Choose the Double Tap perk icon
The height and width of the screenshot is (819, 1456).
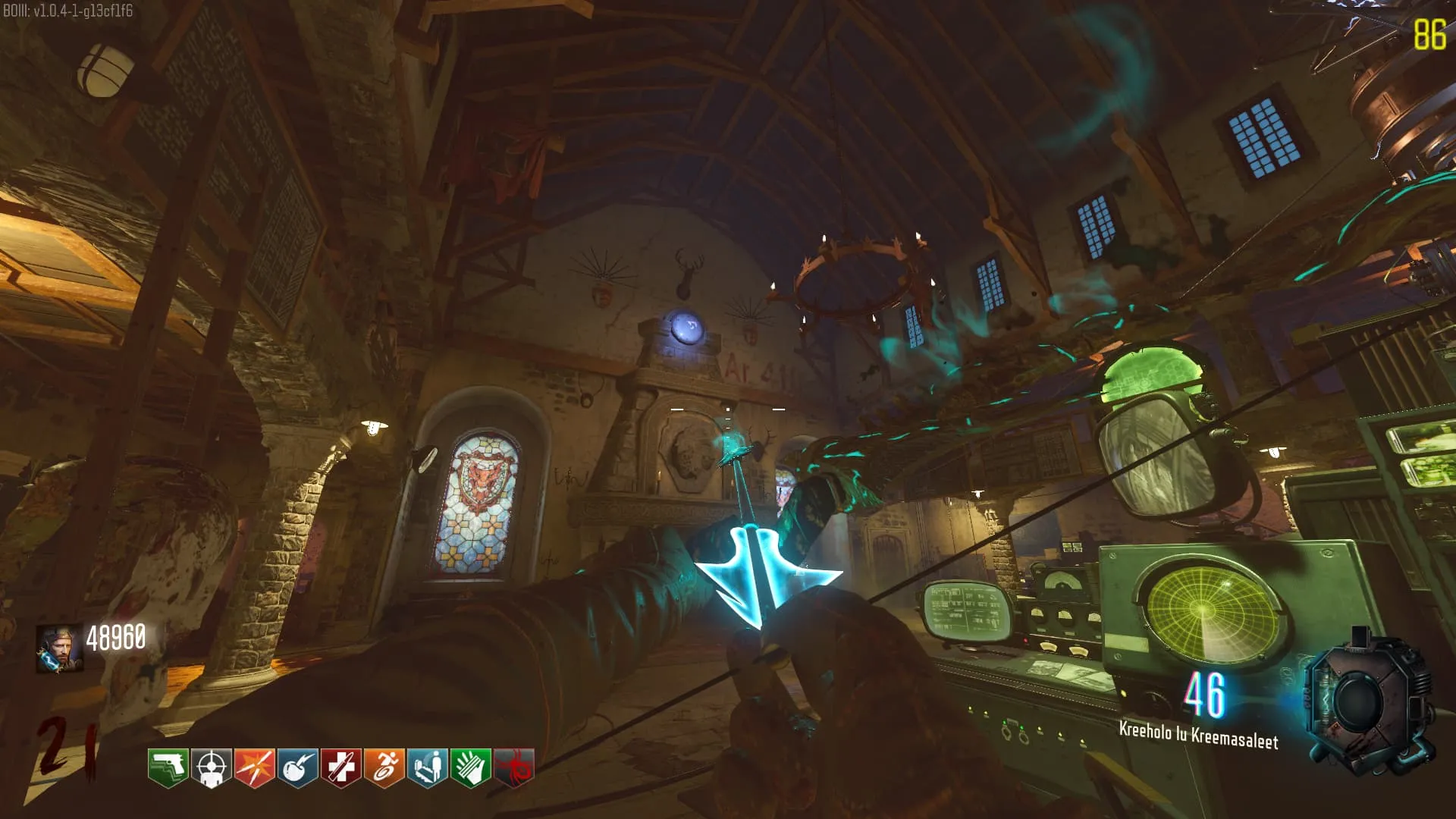254,767
